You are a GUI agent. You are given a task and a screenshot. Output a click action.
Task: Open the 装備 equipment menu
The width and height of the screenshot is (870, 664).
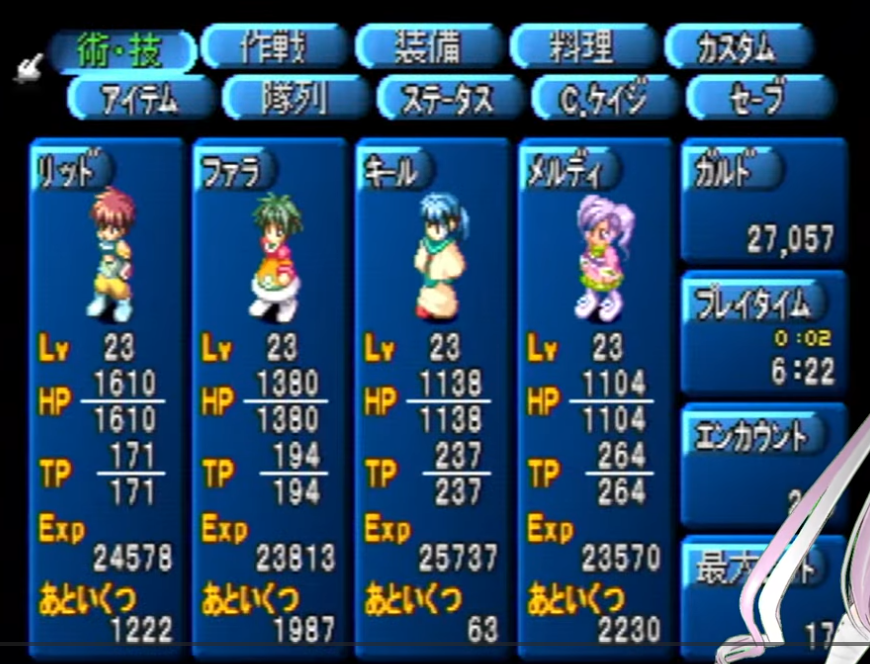pyautogui.click(x=429, y=47)
